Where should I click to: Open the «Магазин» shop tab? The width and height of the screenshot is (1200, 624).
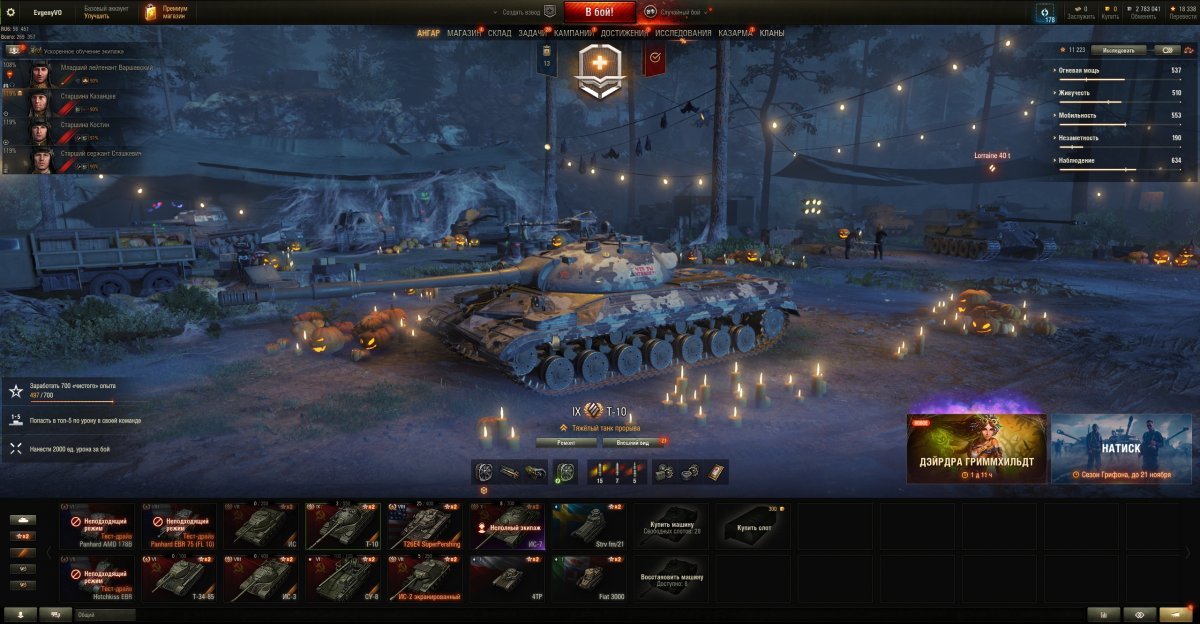point(464,33)
